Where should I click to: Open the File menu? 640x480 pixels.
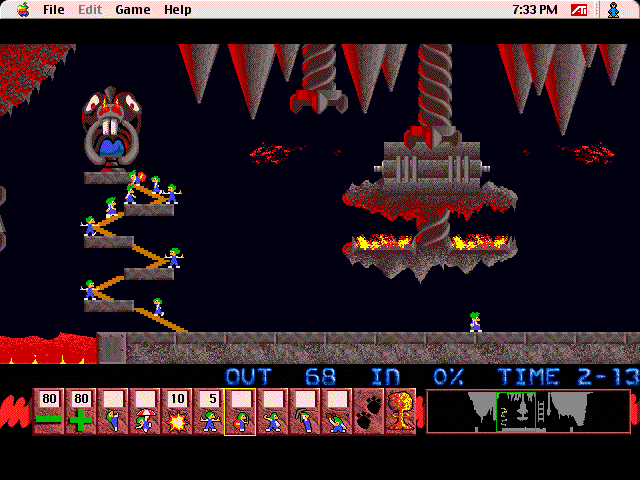pyautogui.click(x=54, y=10)
